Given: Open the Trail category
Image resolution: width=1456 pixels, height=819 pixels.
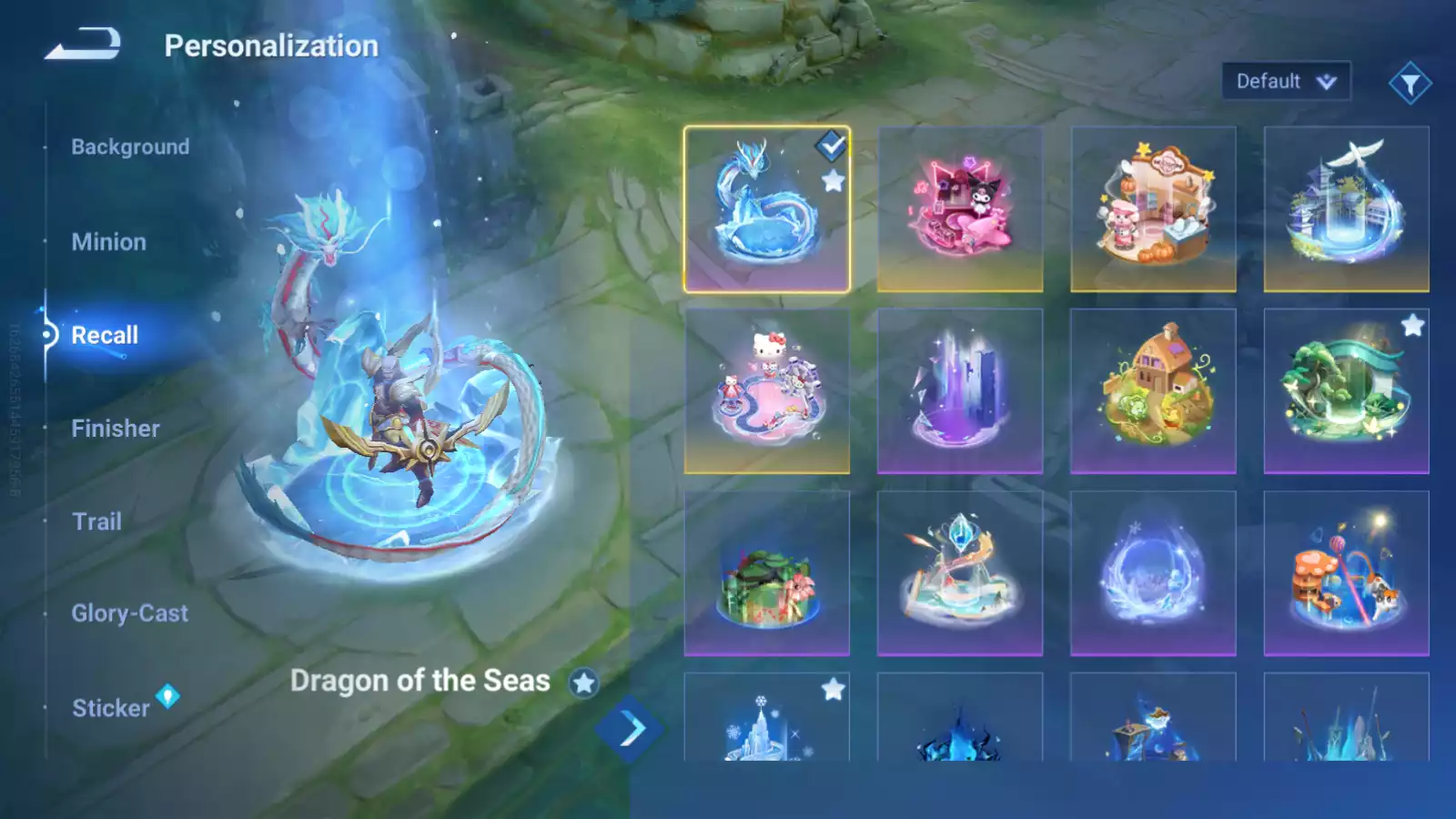Looking at the screenshot, I should click(x=96, y=521).
